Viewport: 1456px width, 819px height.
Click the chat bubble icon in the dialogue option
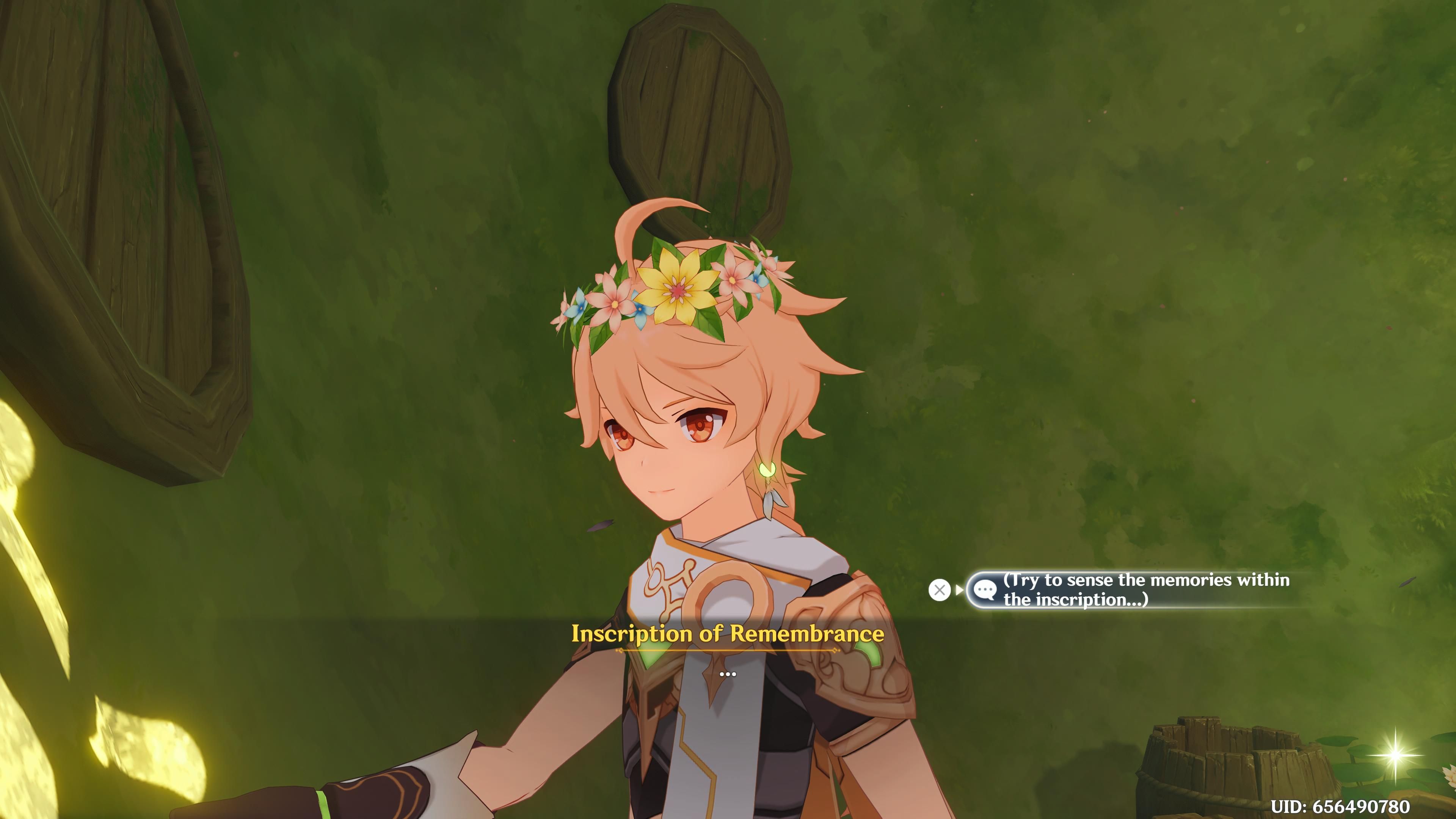(986, 590)
